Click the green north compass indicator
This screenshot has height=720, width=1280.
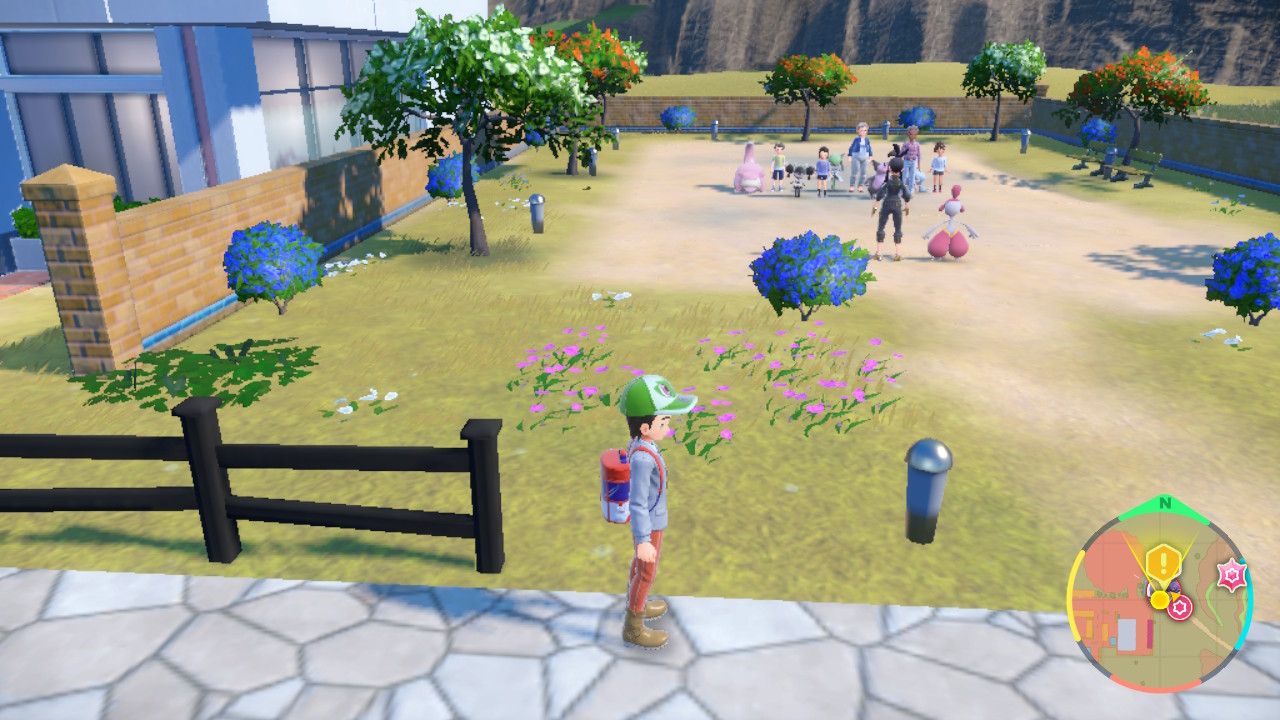coord(1163,505)
